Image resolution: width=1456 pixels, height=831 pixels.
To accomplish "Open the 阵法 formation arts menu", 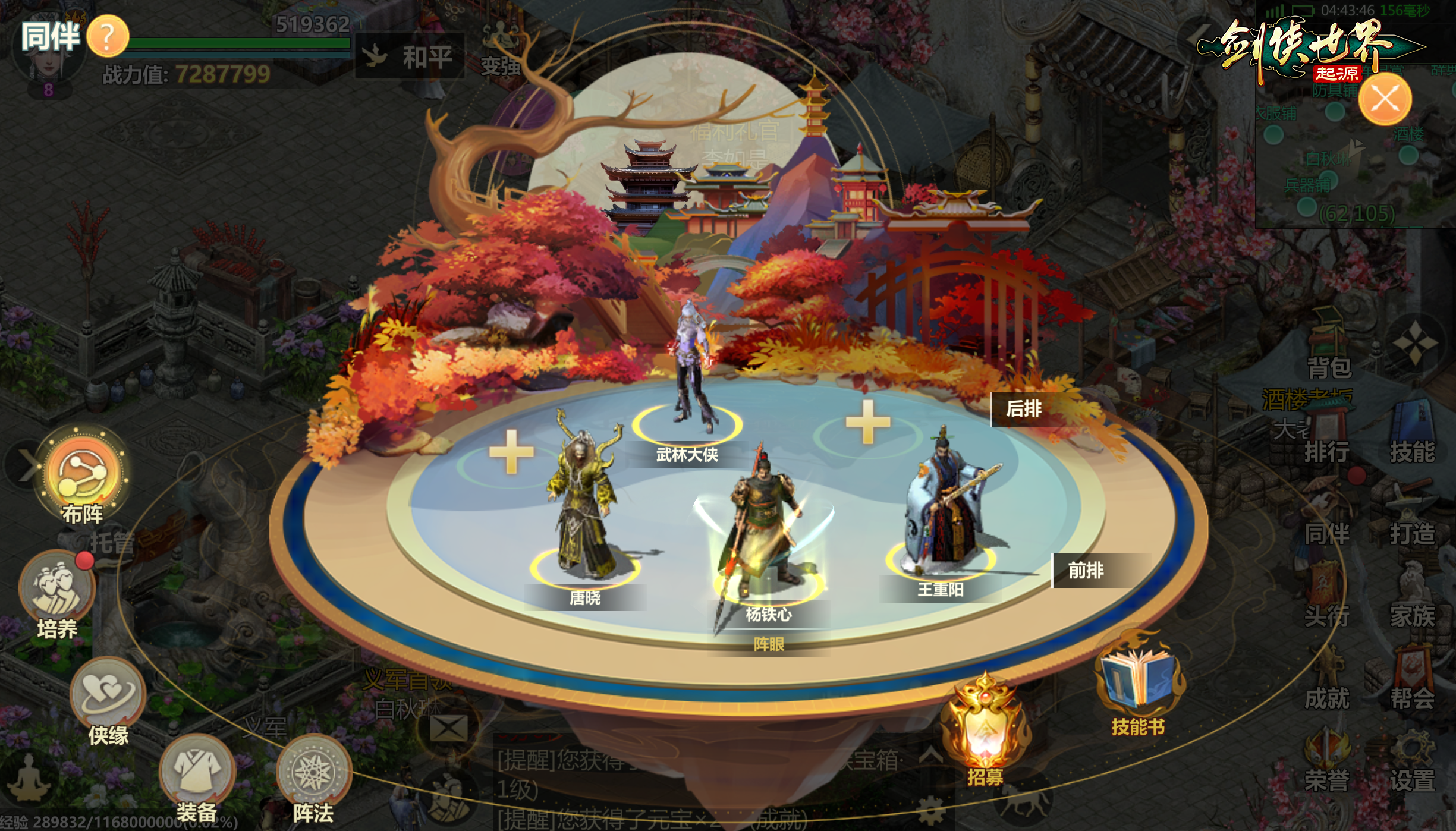I will pos(313,773).
